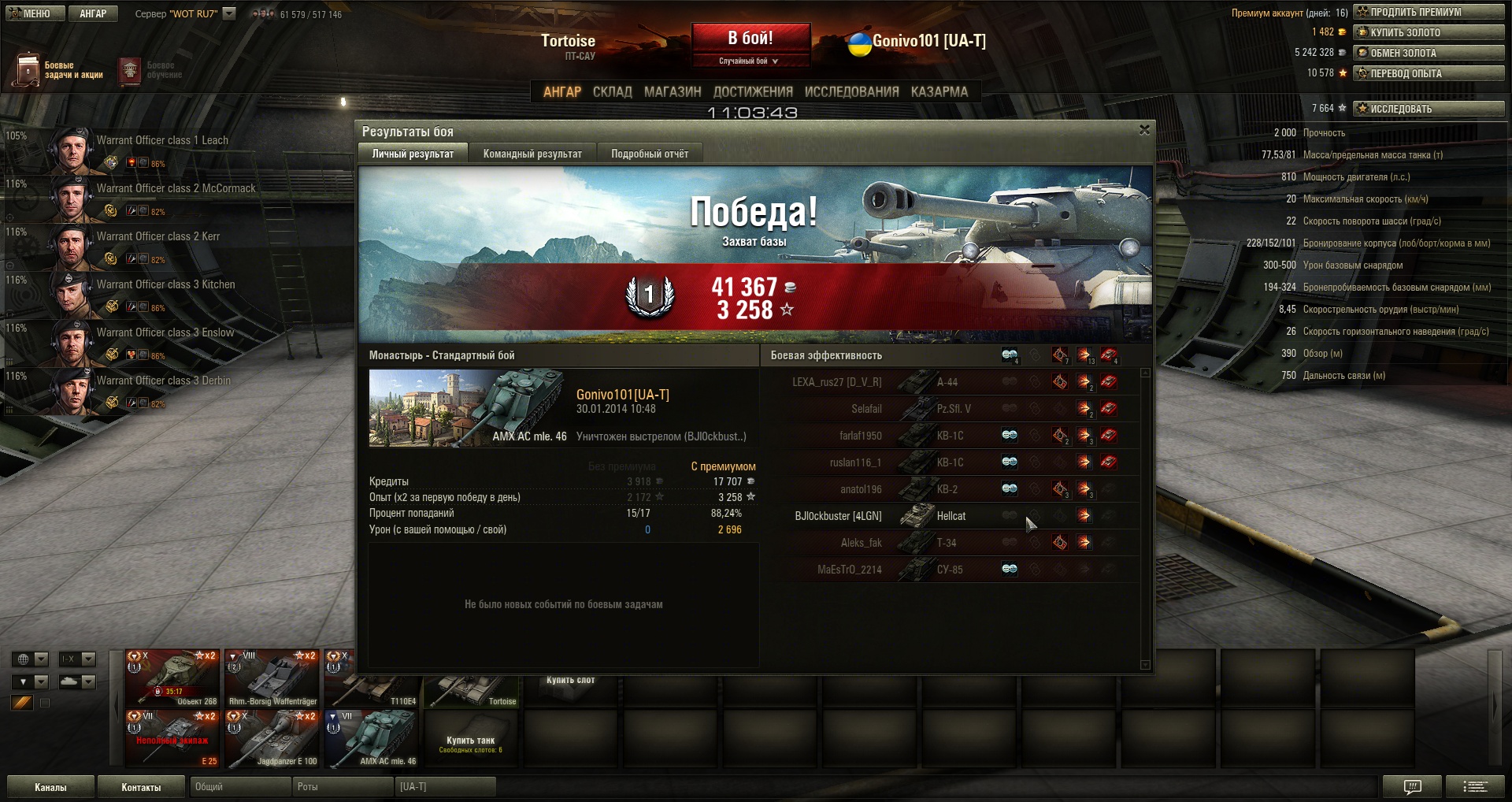The image size is (1512, 802).
Task: Open ИССЛЕДОВАНИЯ tech tree
Action: tap(851, 92)
